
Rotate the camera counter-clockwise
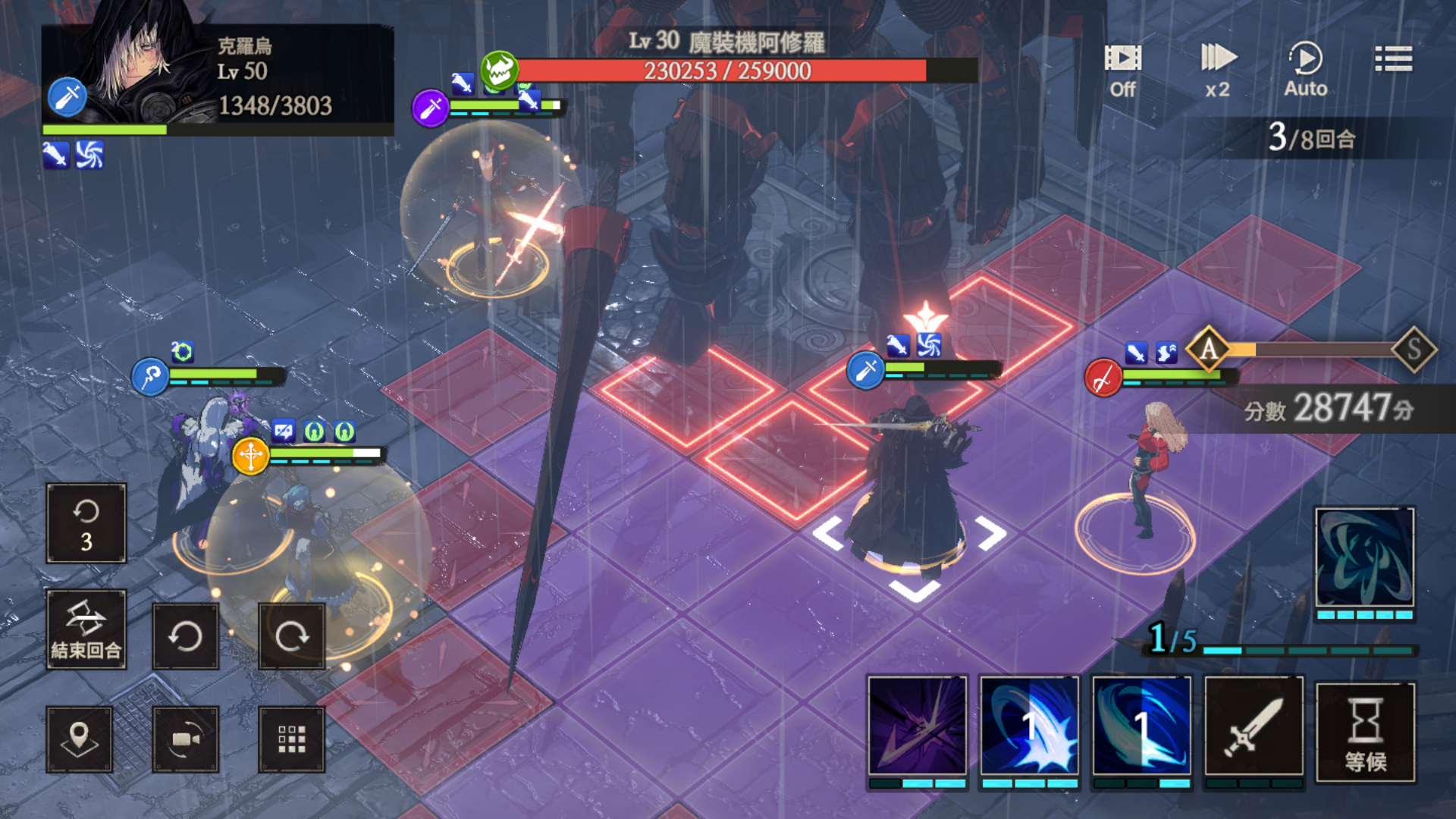[x=186, y=636]
